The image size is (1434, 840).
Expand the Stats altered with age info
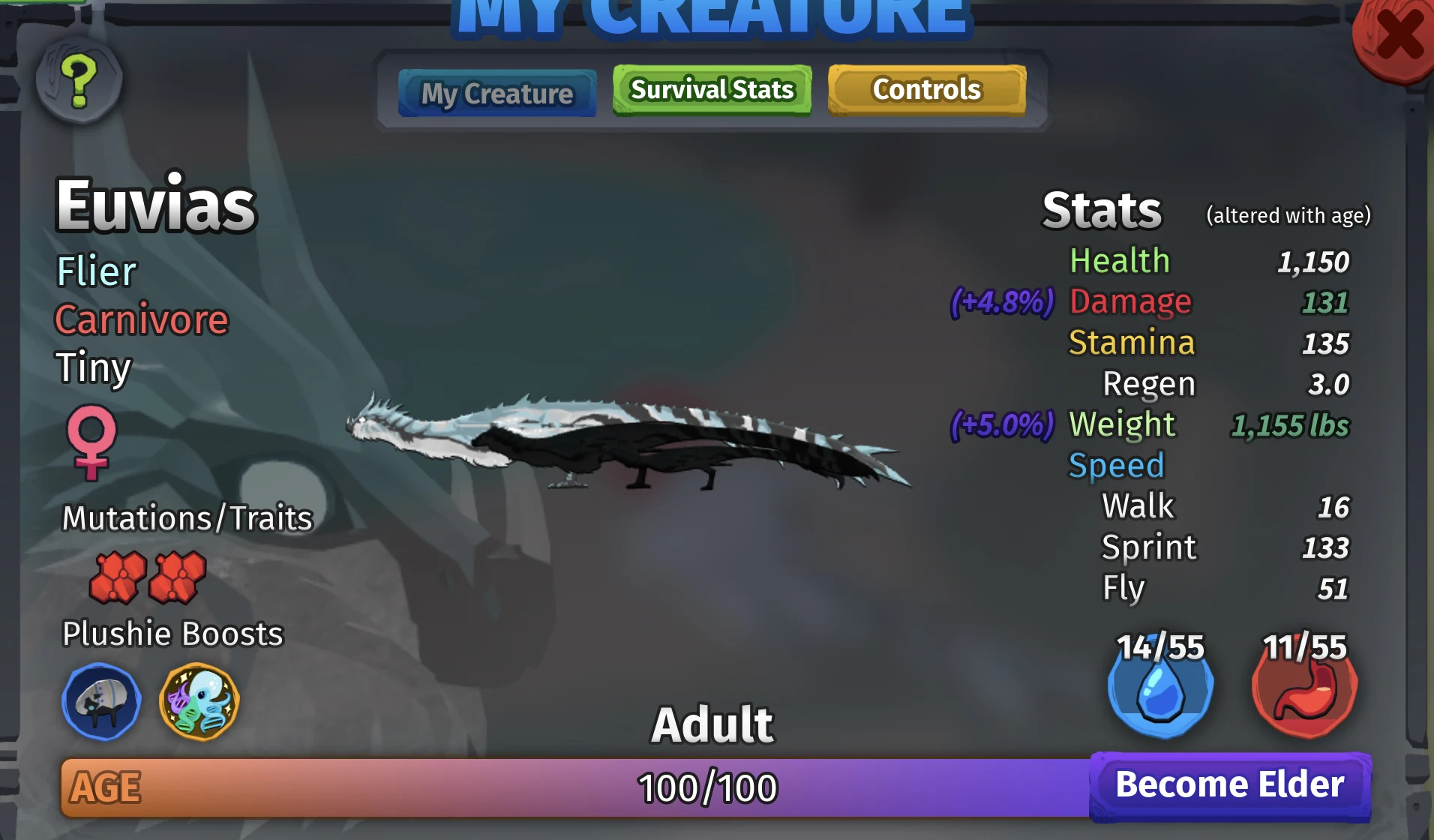coord(1288,214)
